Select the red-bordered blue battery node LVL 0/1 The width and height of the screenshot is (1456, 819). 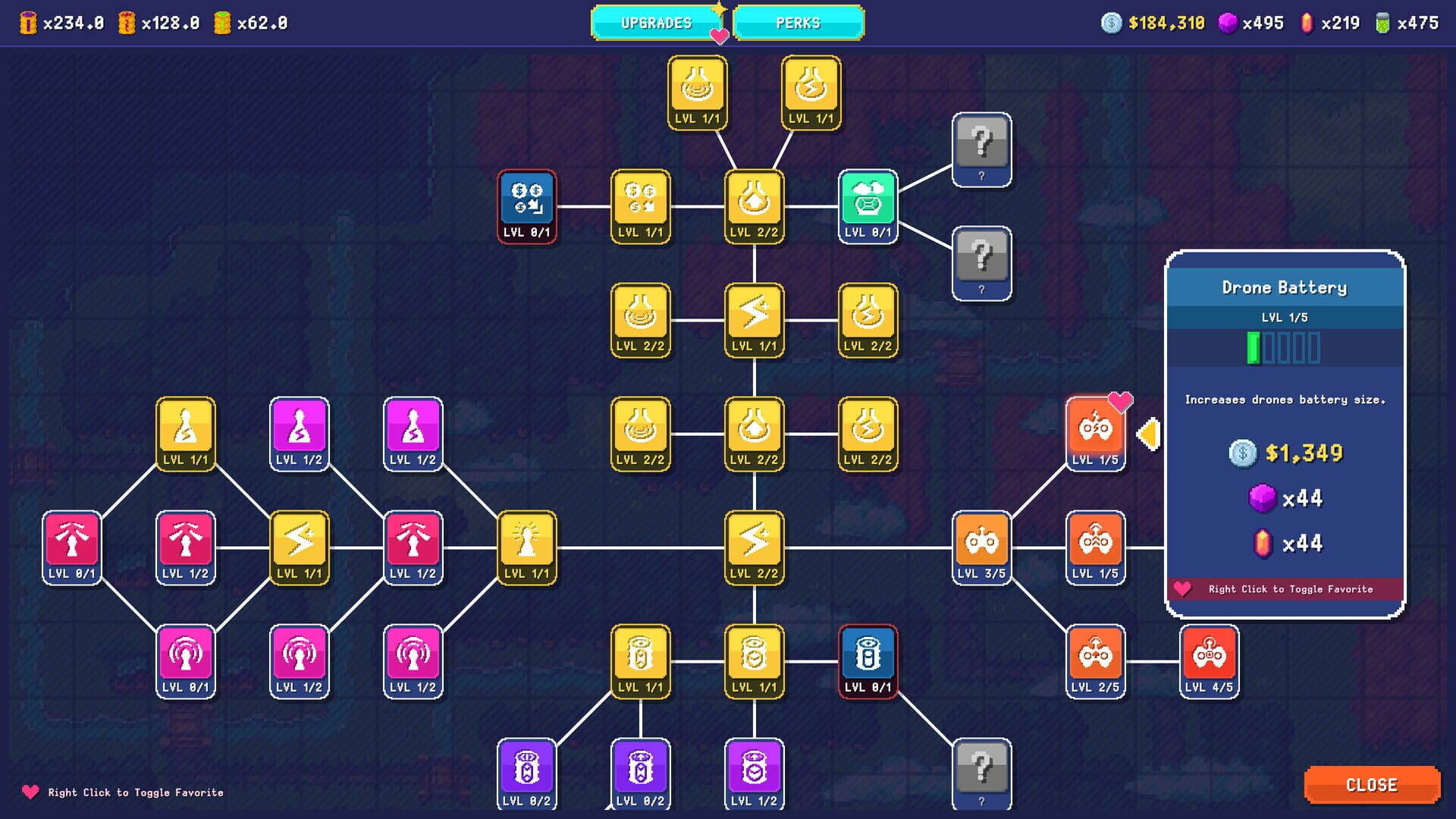[x=869, y=660]
